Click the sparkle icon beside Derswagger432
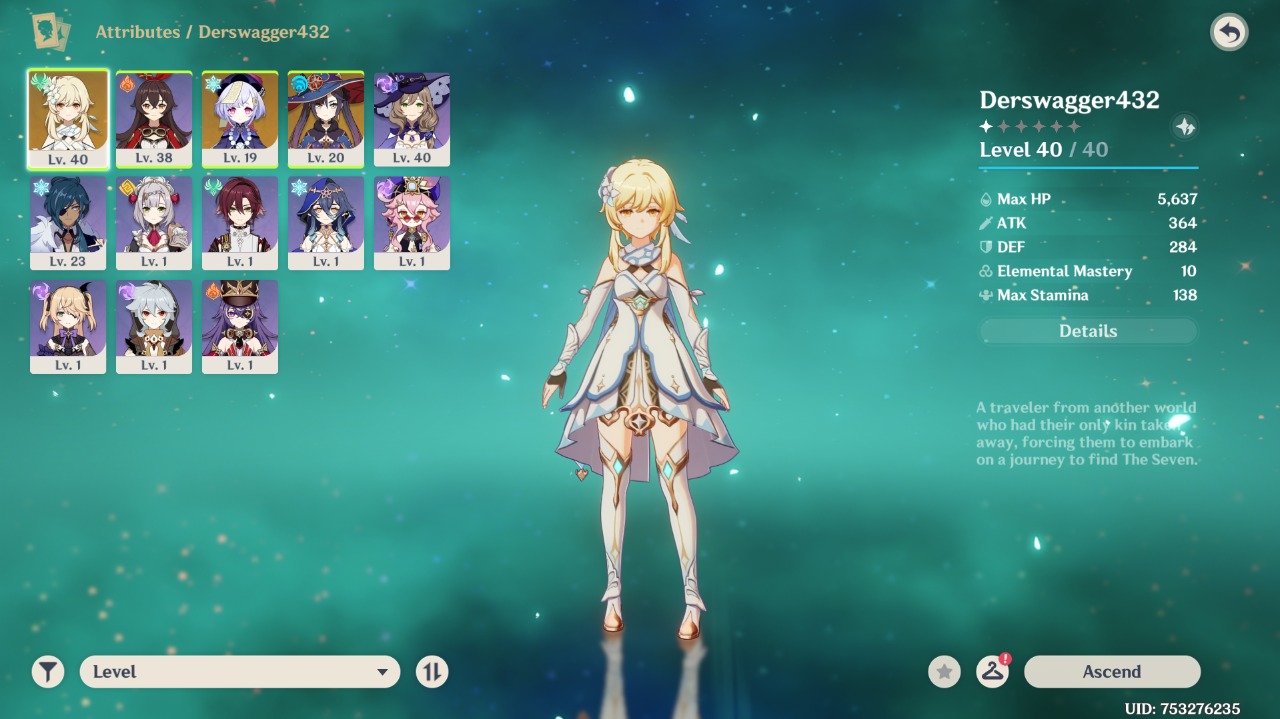This screenshot has height=719, width=1280. (x=1184, y=127)
